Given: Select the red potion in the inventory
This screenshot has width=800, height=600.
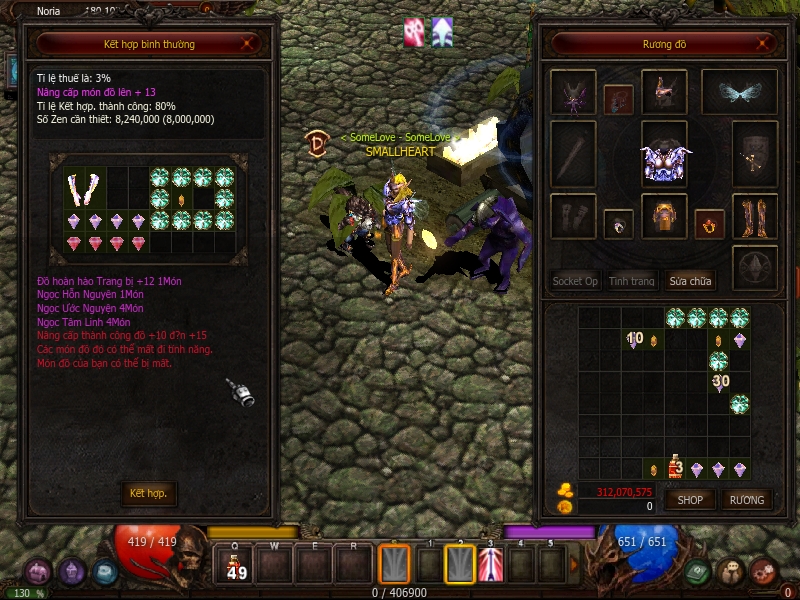Looking at the screenshot, I should tap(675, 466).
